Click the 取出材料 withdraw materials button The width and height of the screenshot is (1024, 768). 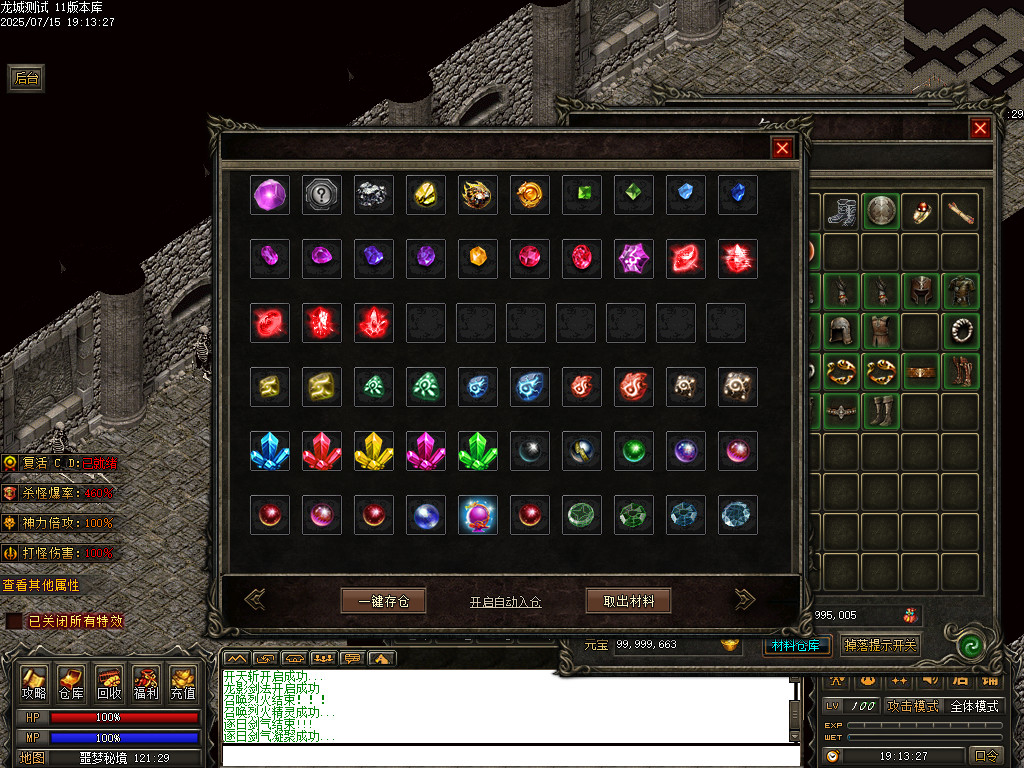(628, 601)
